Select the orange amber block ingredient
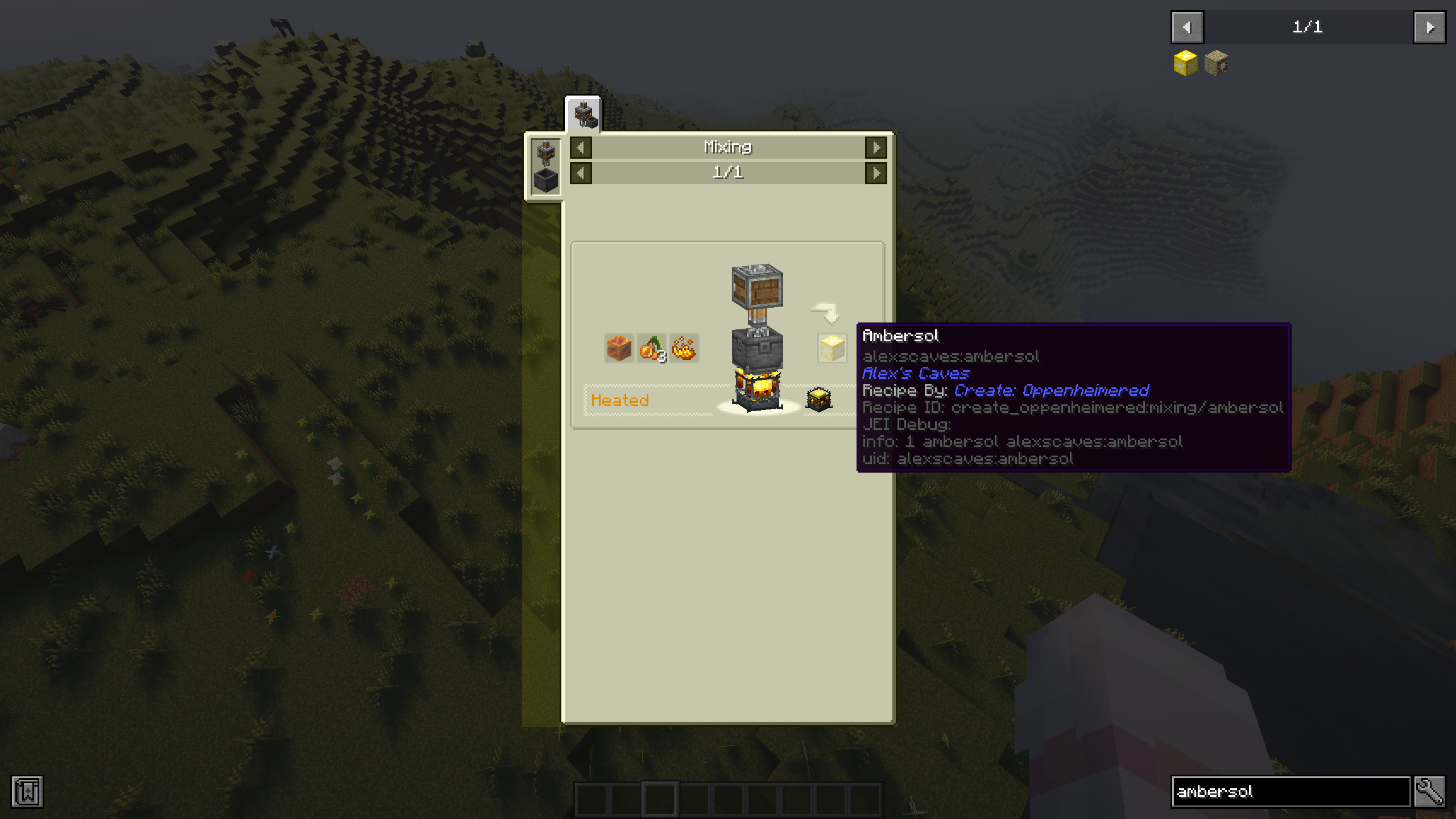The height and width of the screenshot is (819, 1456). point(619,348)
